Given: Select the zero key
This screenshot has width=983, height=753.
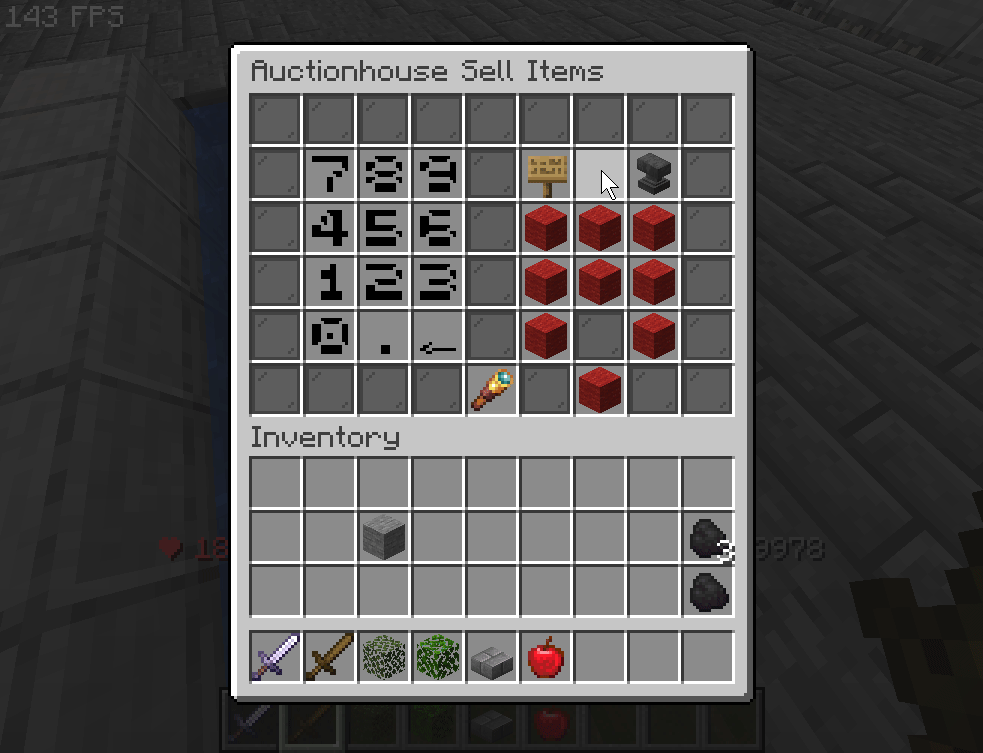Looking at the screenshot, I should pyautogui.click(x=330, y=337).
